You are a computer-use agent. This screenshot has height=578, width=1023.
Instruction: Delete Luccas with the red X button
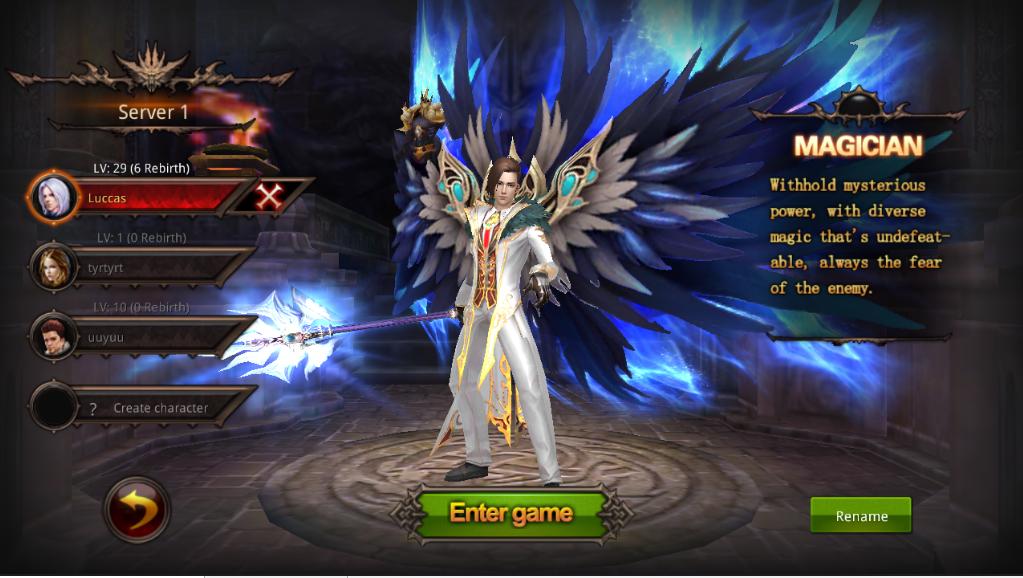tap(269, 197)
